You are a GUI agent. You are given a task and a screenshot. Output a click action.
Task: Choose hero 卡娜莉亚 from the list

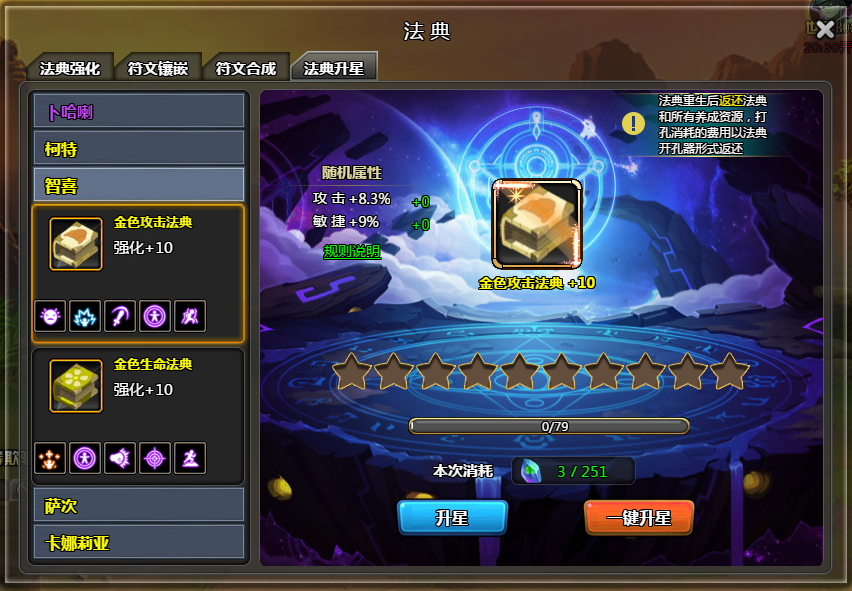click(x=139, y=543)
